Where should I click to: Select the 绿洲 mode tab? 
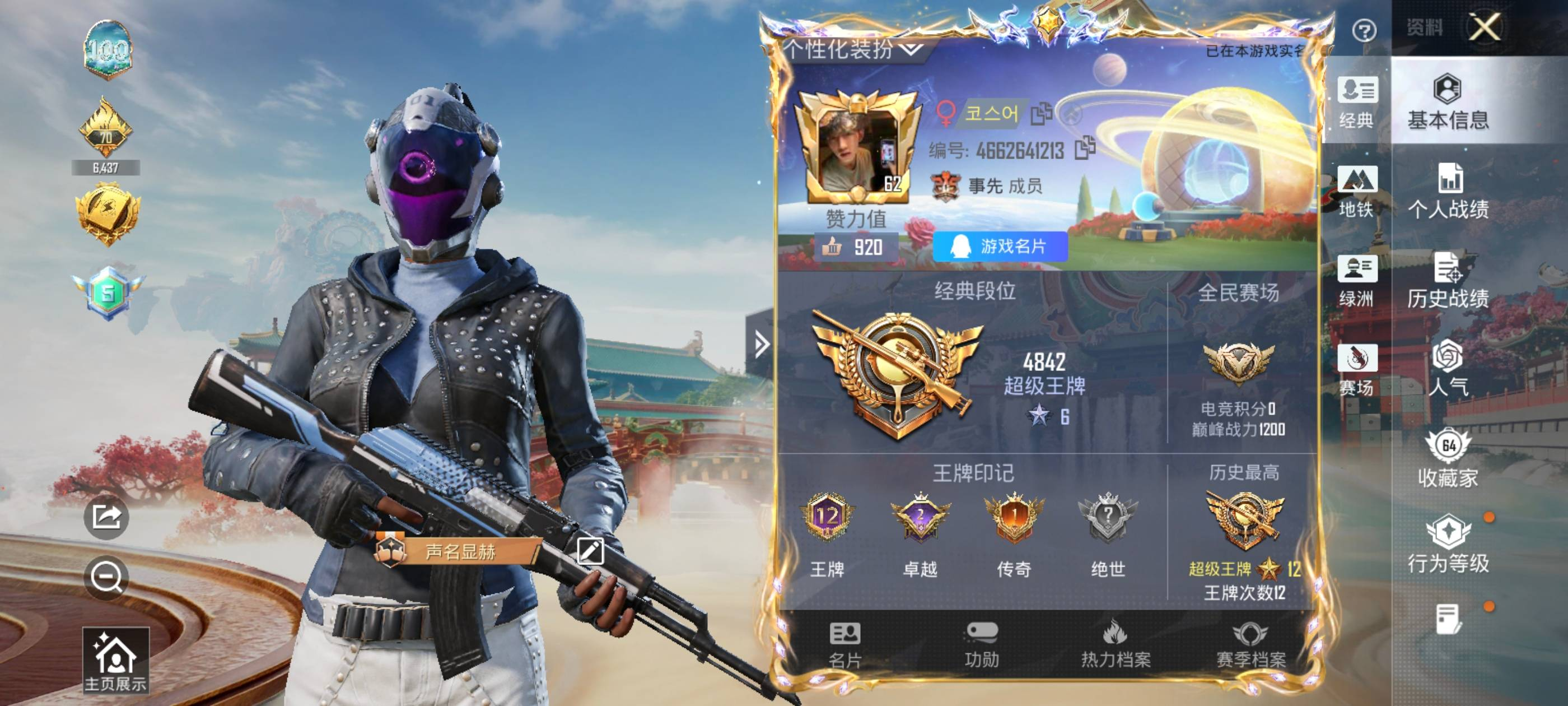[x=1357, y=281]
